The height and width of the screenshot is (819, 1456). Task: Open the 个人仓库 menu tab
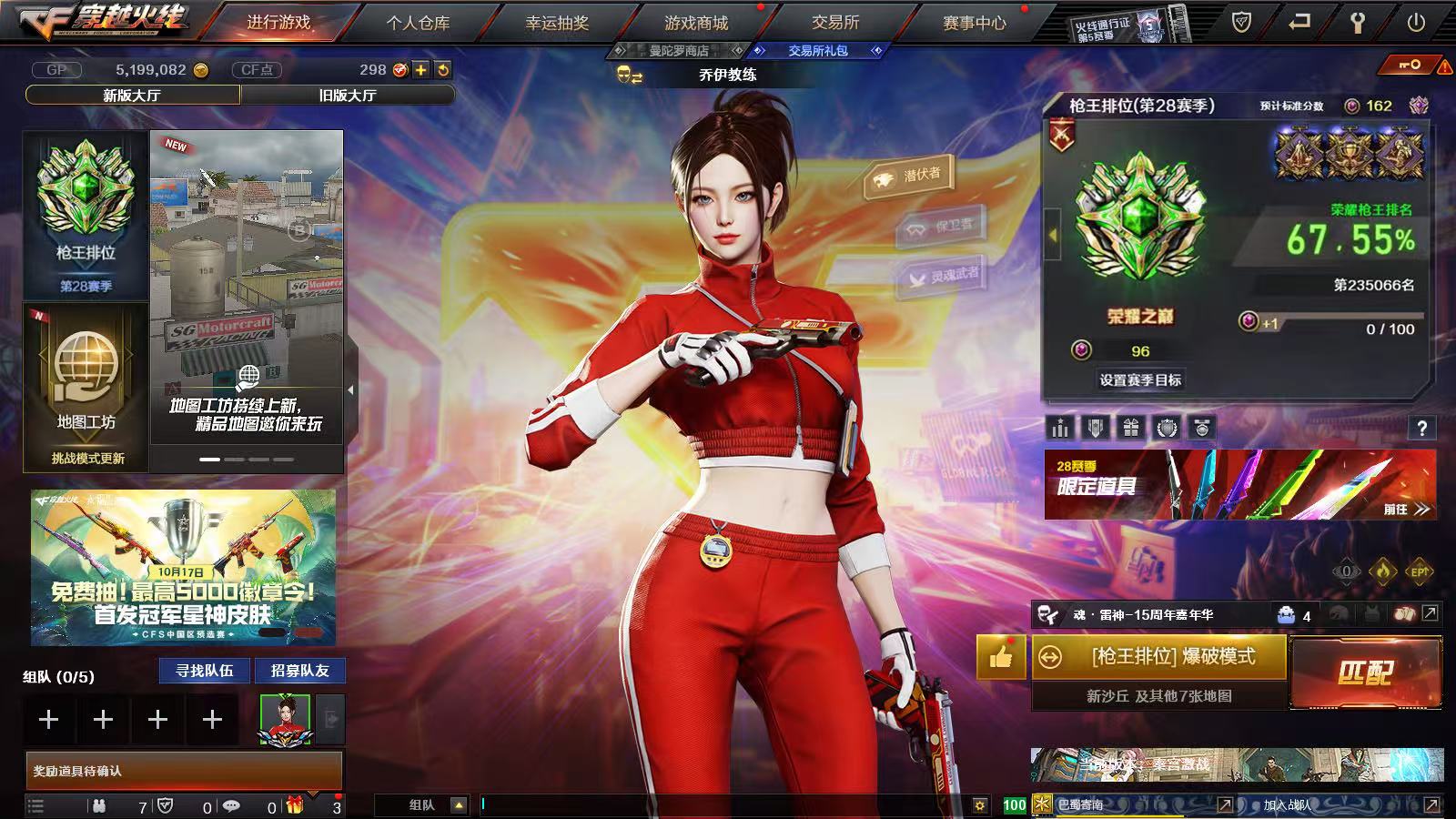418,23
